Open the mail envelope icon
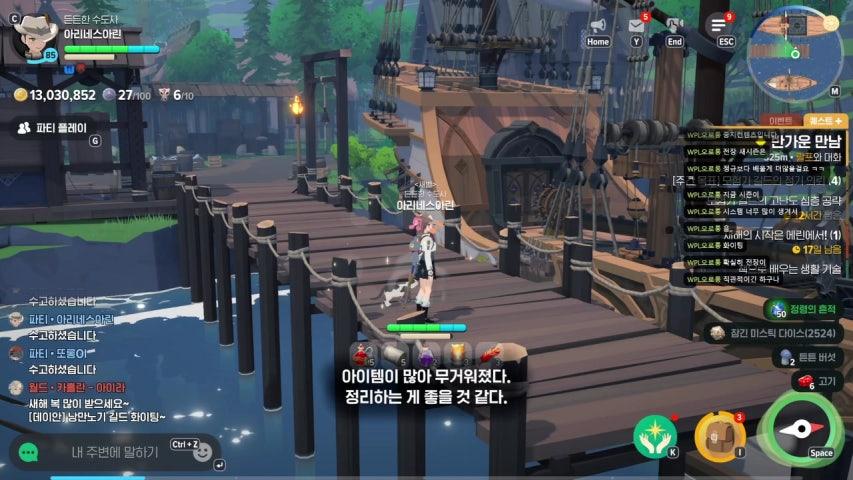This screenshot has height=480, width=853. pyautogui.click(x=636, y=25)
